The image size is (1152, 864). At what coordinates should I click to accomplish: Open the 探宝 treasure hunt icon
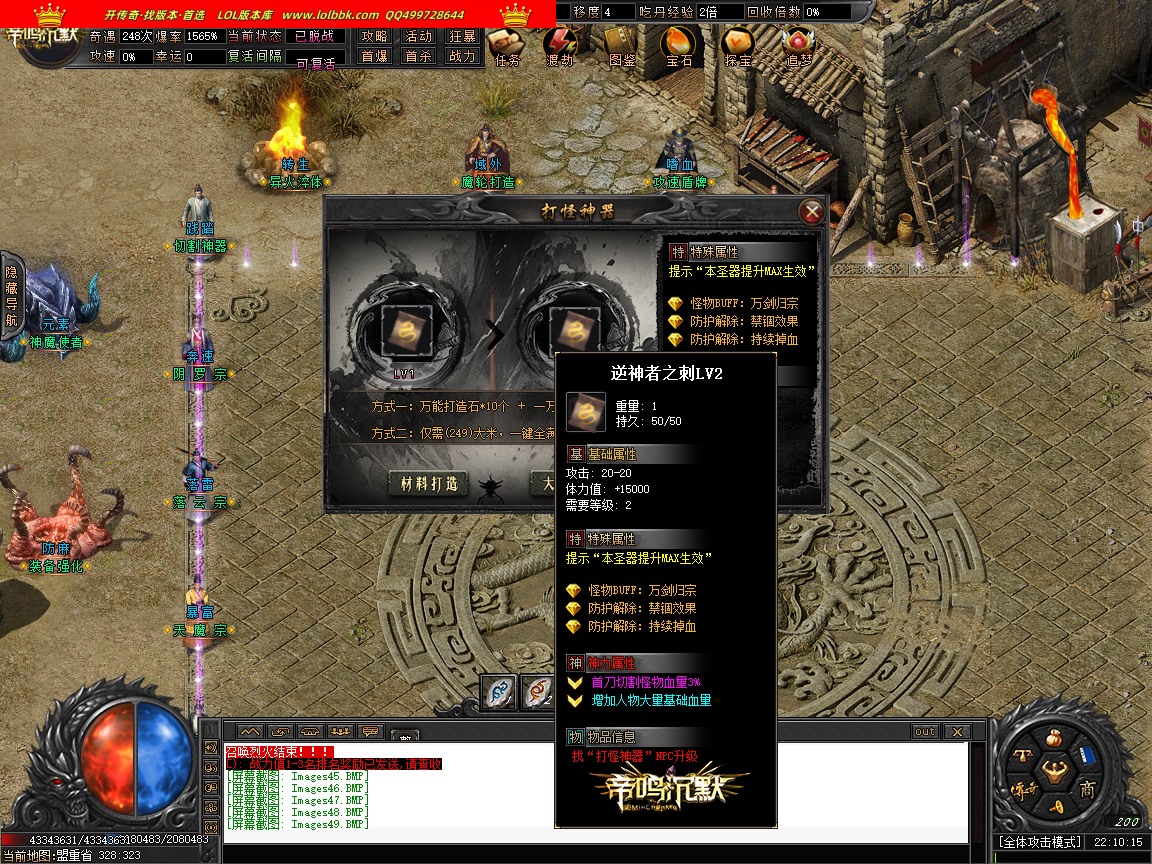click(738, 45)
